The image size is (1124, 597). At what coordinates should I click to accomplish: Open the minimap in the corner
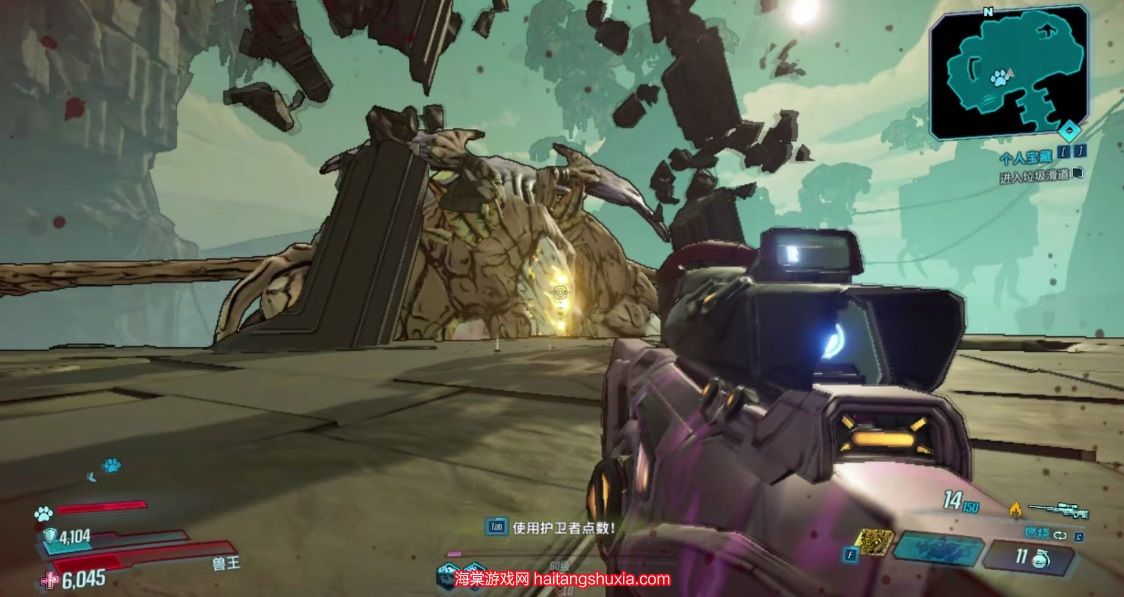click(1008, 70)
